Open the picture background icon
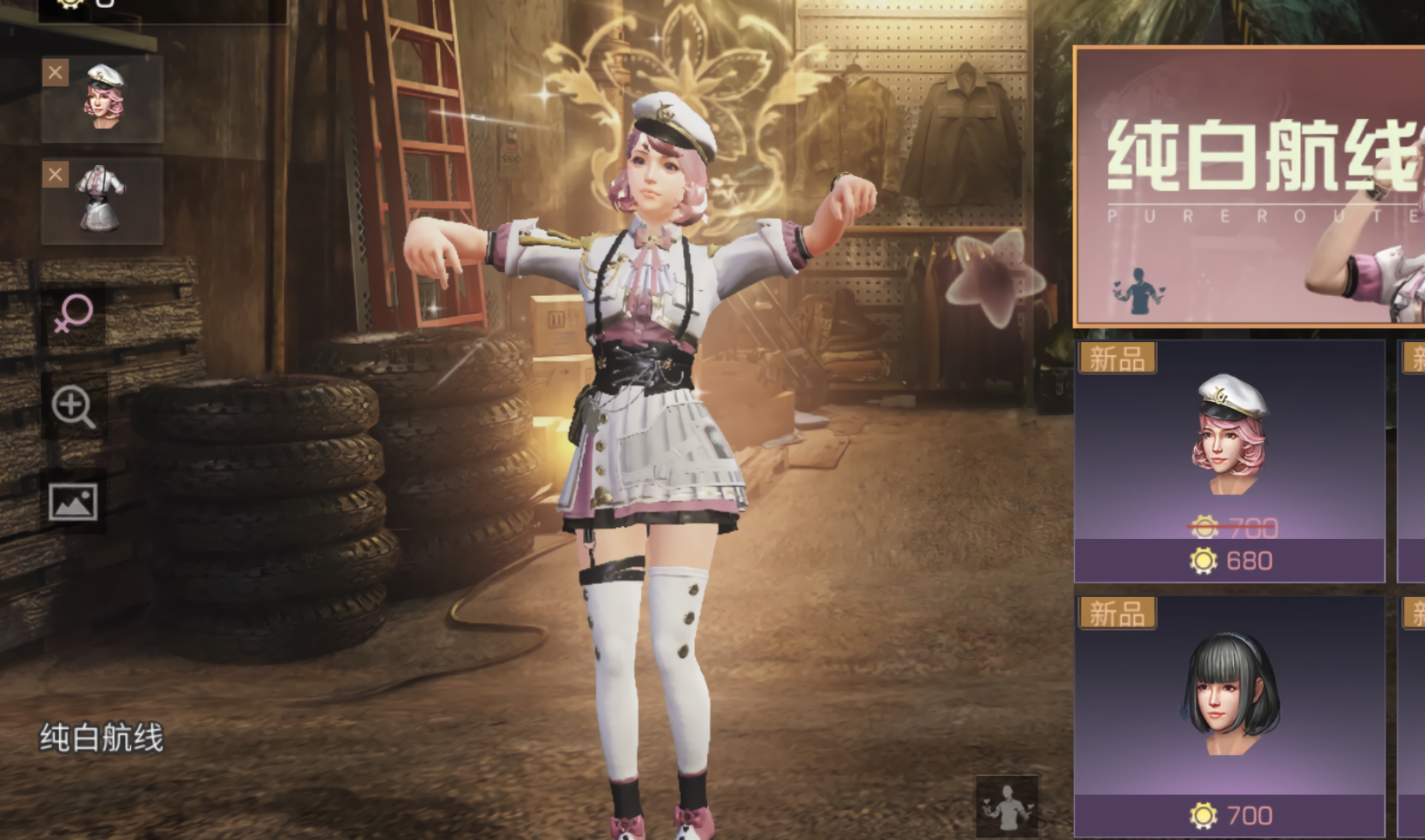Image resolution: width=1425 pixels, height=840 pixels. coord(74,502)
